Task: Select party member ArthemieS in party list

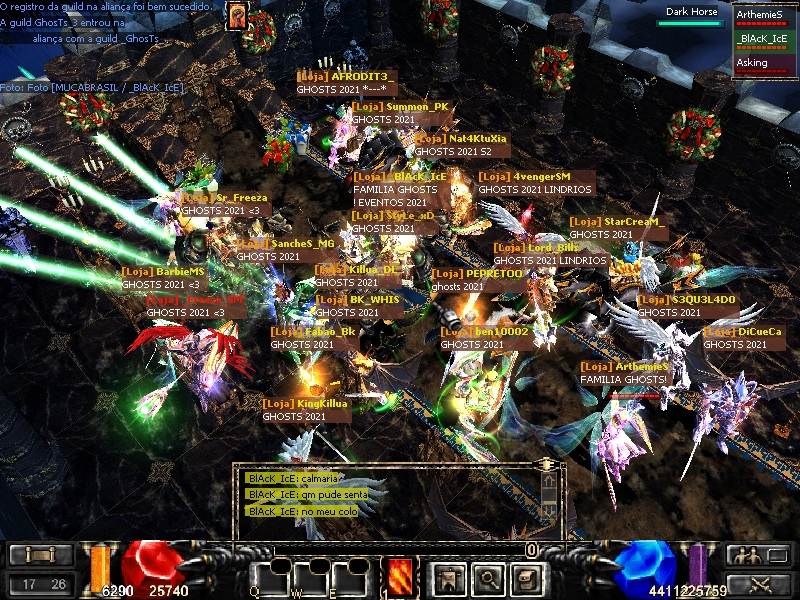Action: point(764,16)
